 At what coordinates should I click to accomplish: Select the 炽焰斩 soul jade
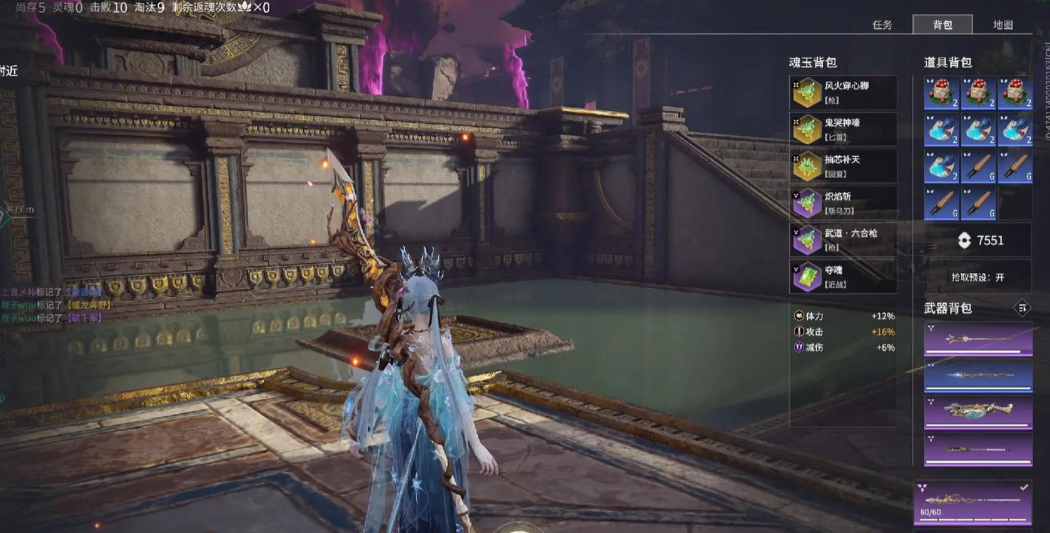(x=843, y=203)
